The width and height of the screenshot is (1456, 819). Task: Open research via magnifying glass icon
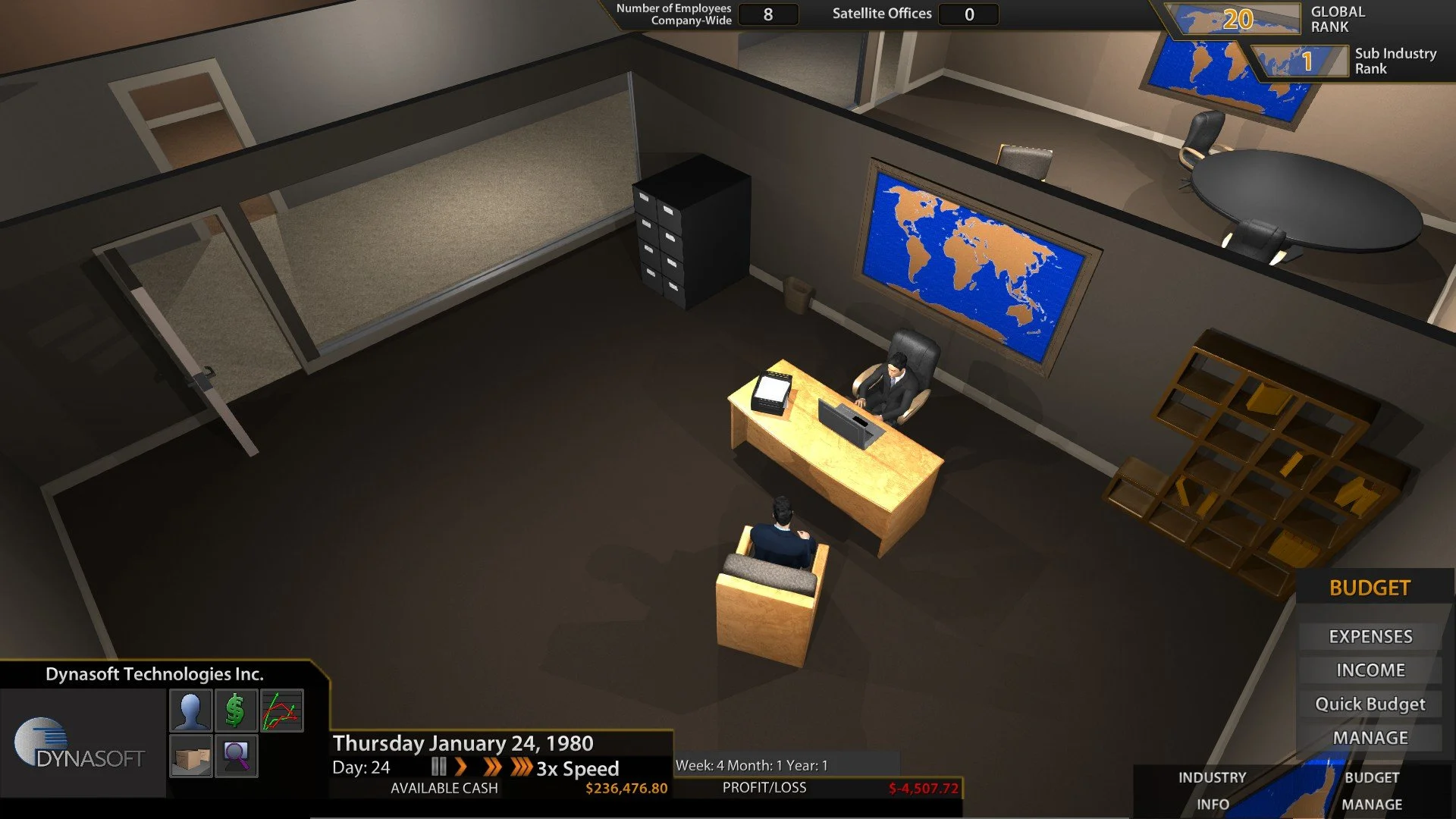(x=236, y=756)
